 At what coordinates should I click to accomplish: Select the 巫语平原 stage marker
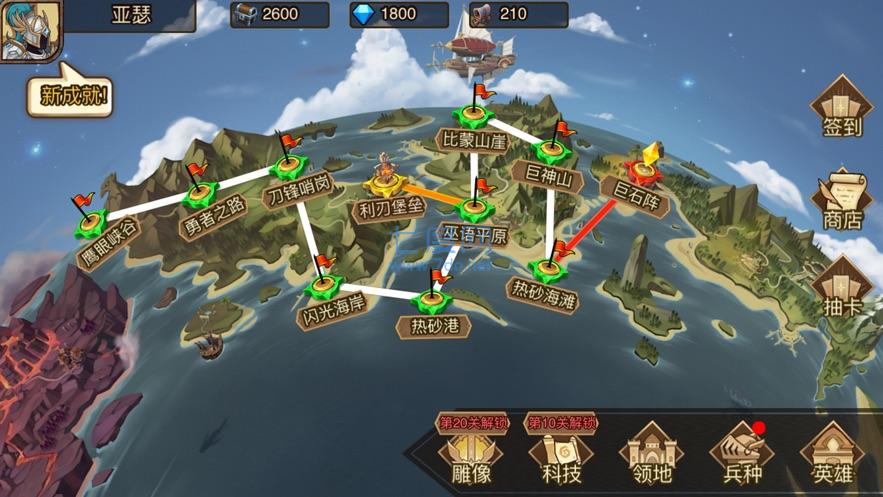tap(475, 209)
